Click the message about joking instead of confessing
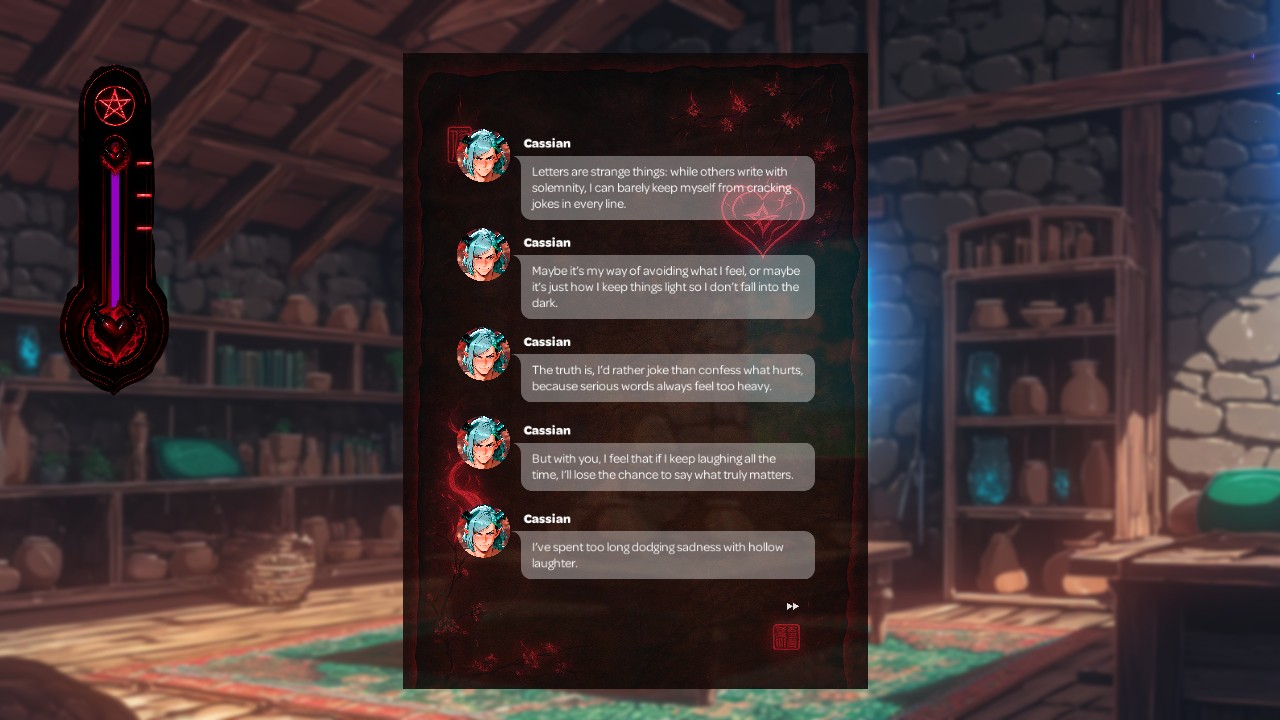The width and height of the screenshot is (1280, 720). point(667,377)
